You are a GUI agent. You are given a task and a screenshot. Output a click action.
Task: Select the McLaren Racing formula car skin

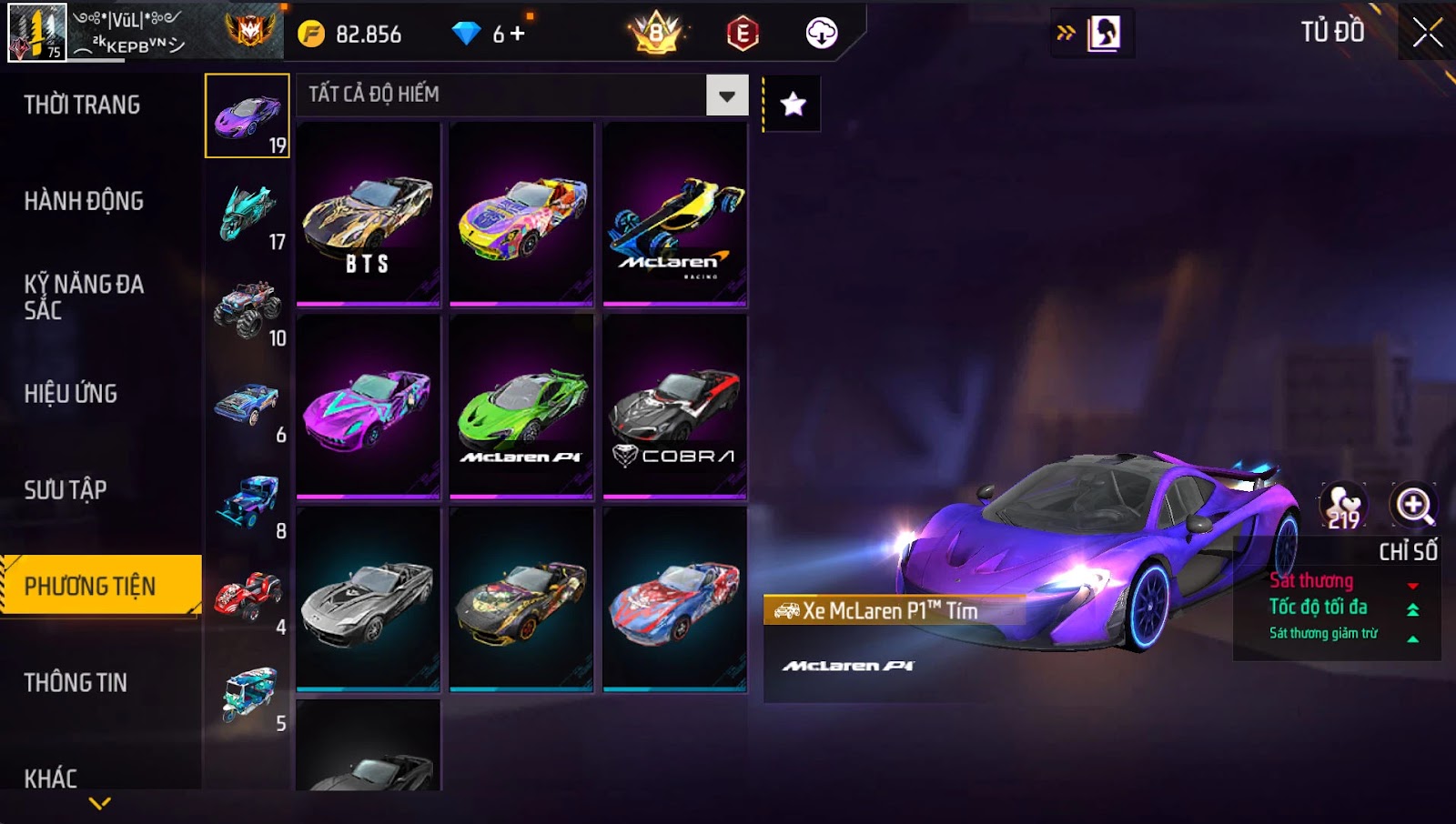coord(675,215)
